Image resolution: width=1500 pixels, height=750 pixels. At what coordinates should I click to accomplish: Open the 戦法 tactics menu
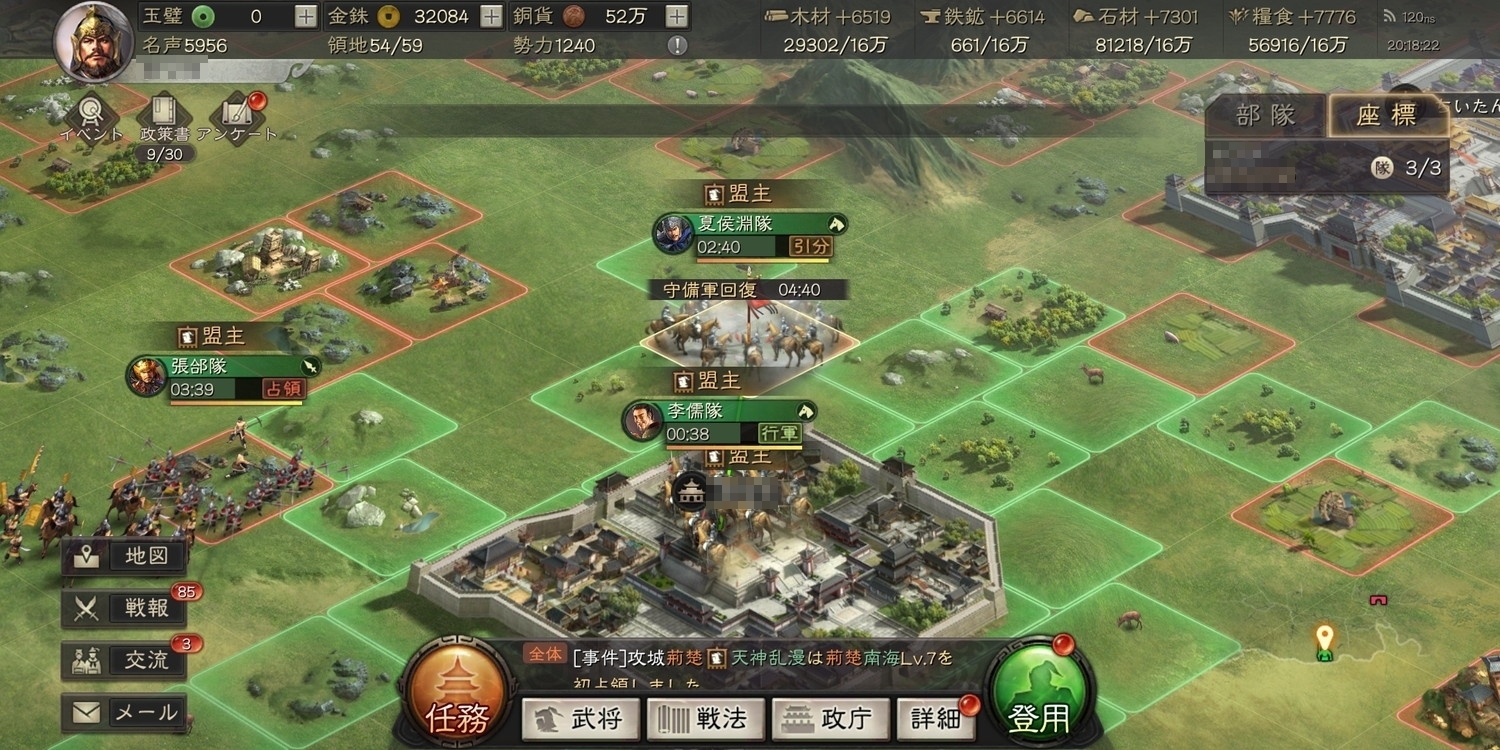(x=705, y=719)
